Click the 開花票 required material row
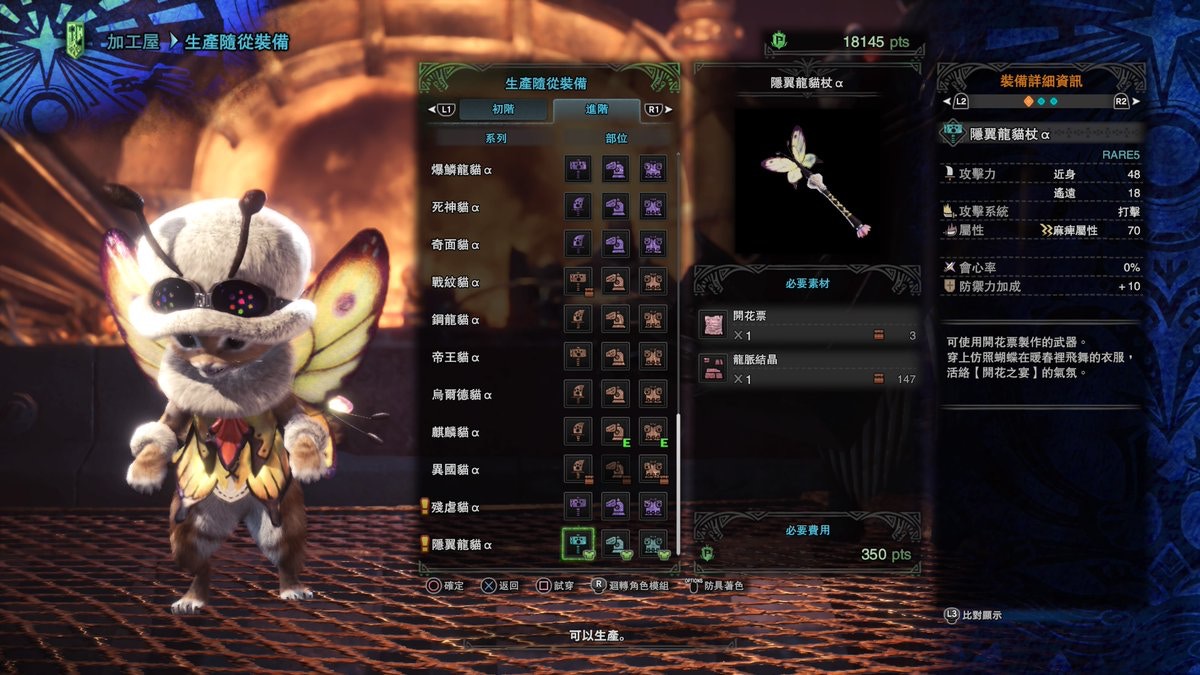The height and width of the screenshot is (675, 1200). coord(808,326)
